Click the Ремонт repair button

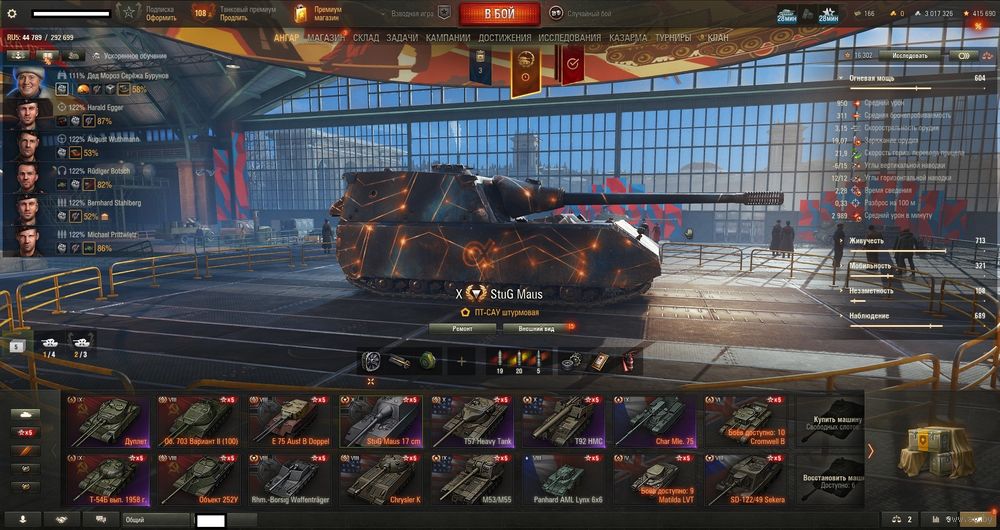coord(462,327)
